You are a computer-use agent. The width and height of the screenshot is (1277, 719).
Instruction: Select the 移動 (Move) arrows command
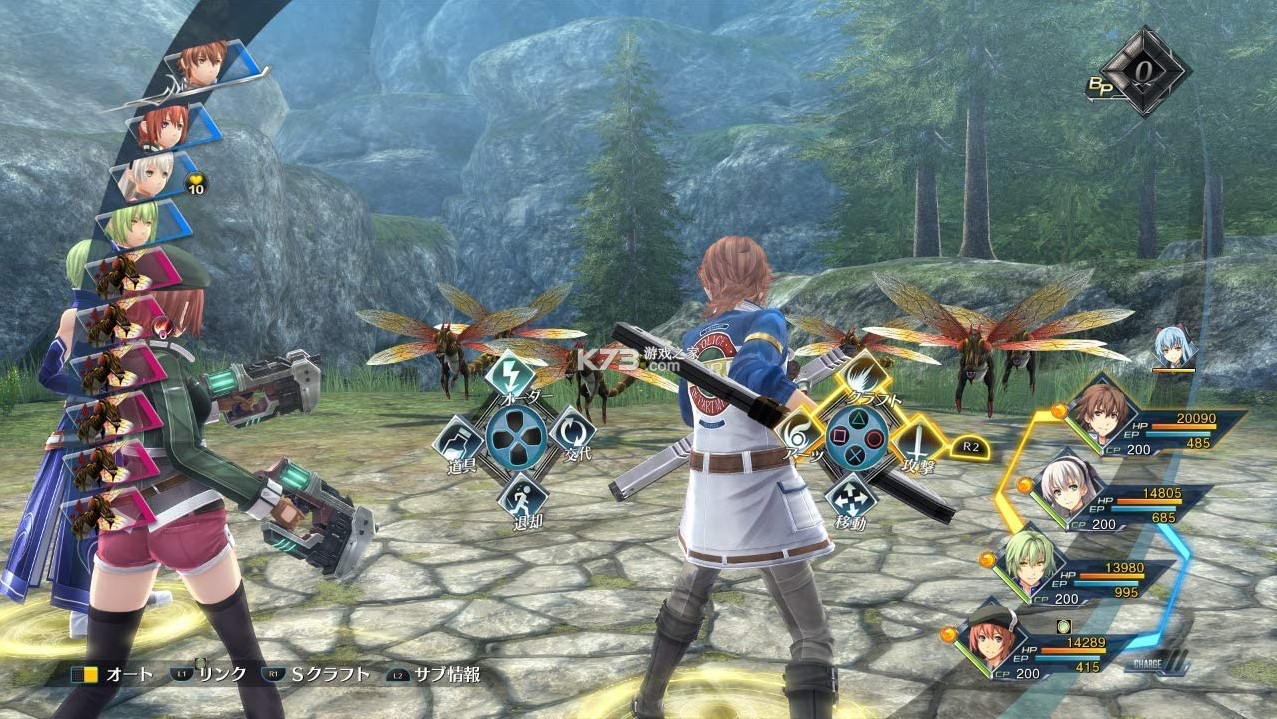(853, 497)
